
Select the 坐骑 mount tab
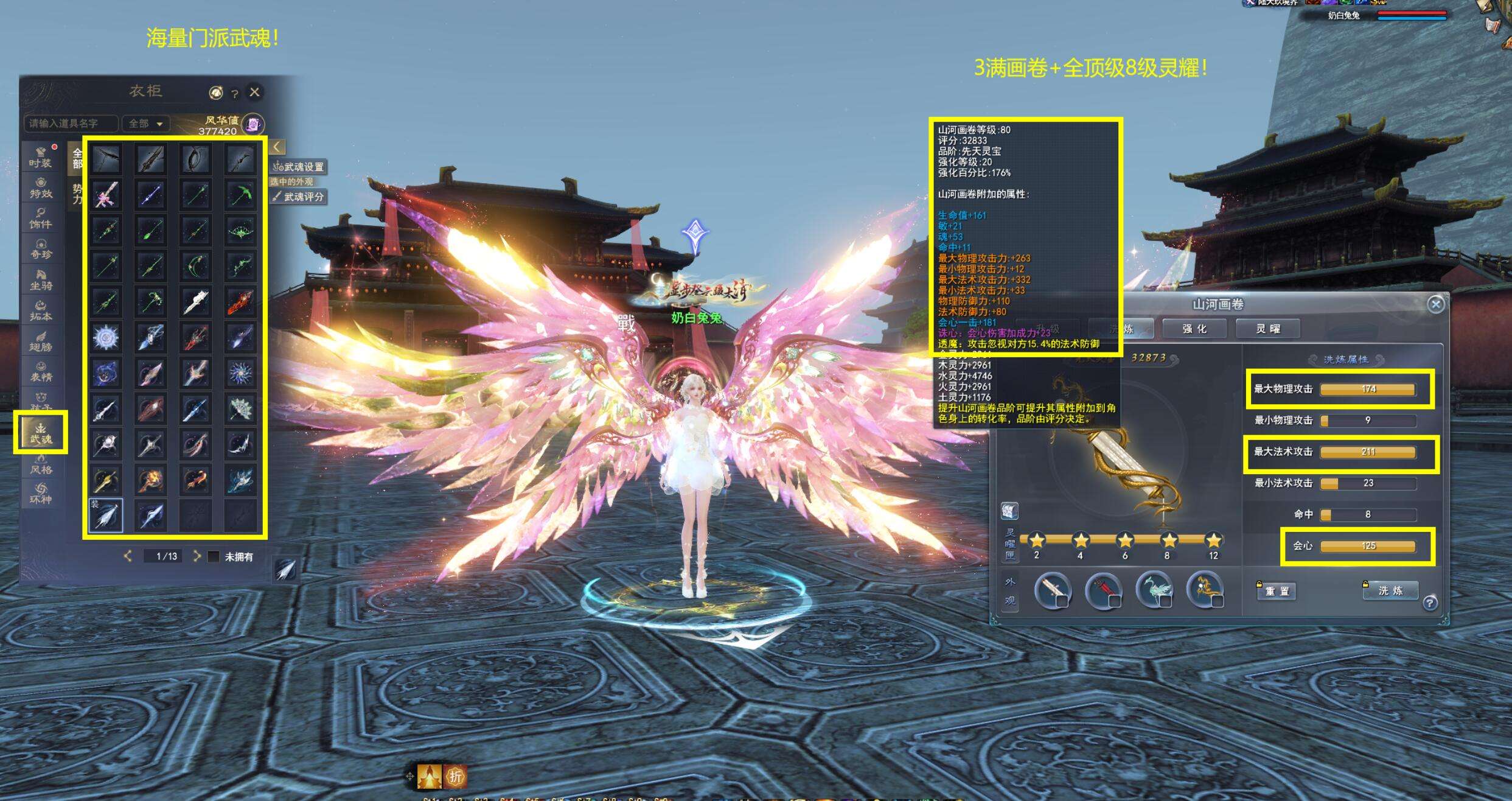coord(41,280)
